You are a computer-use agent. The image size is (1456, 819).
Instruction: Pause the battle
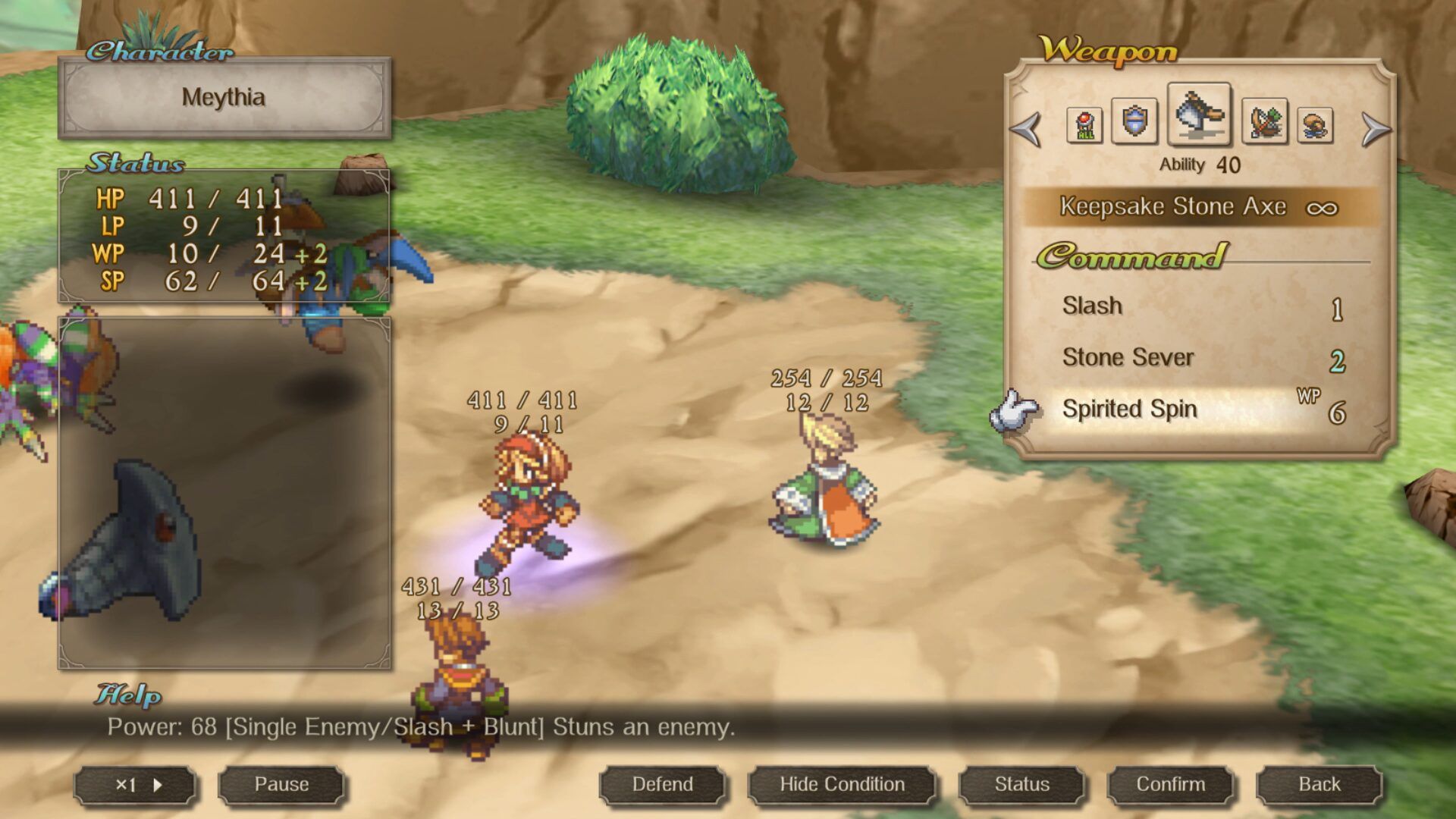point(281,785)
